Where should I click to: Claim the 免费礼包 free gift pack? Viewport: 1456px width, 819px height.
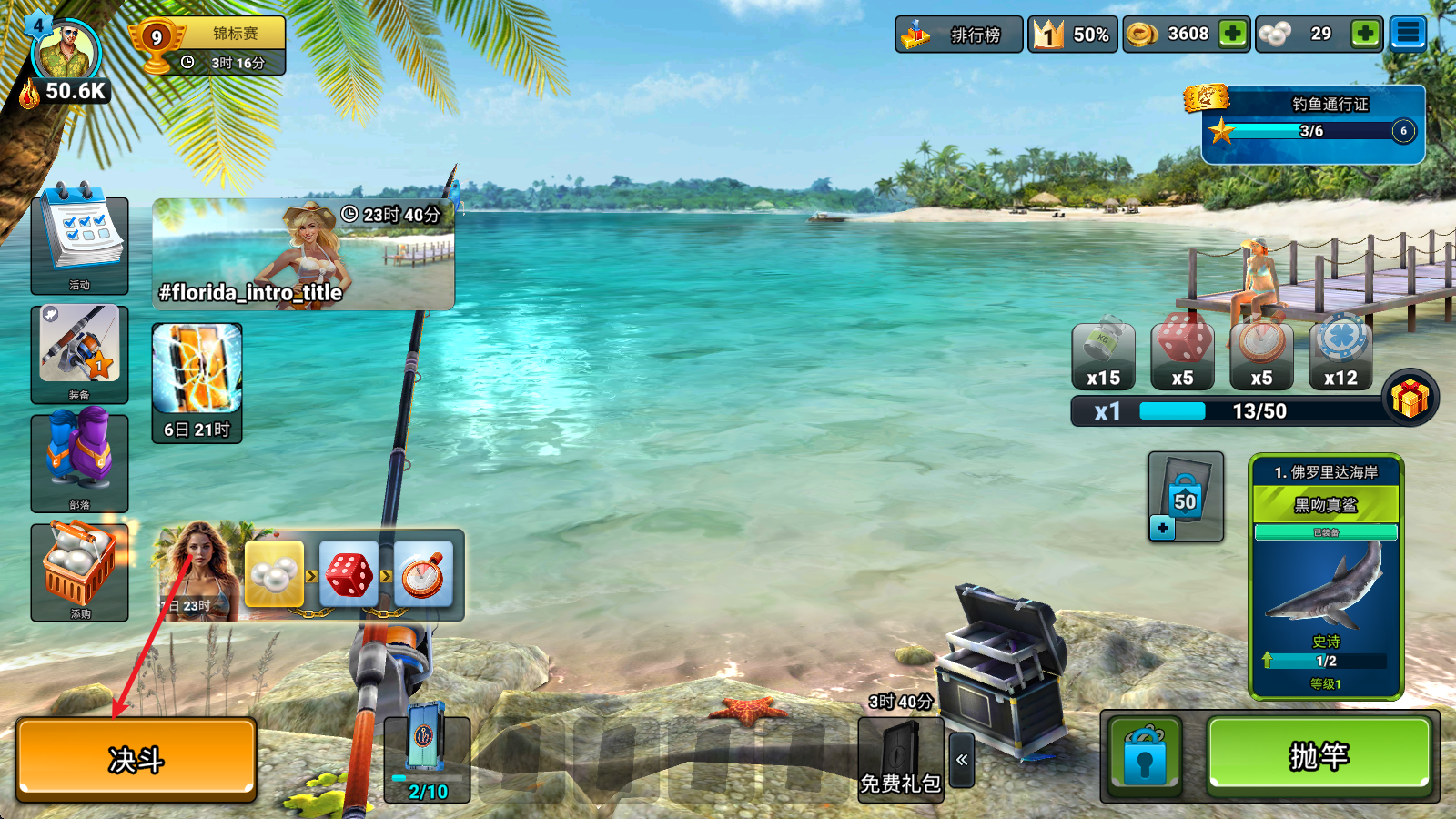(900, 761)
